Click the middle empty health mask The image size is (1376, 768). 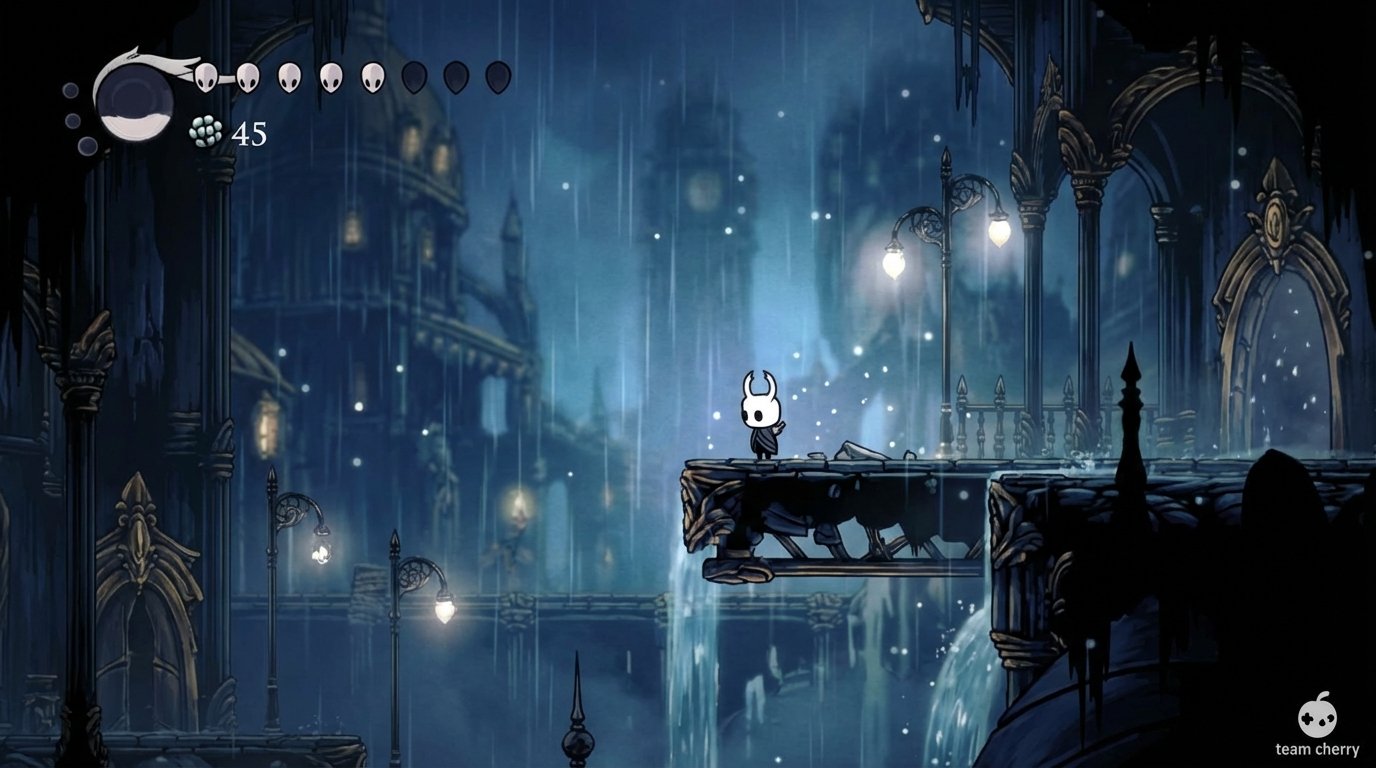[453, 76]
